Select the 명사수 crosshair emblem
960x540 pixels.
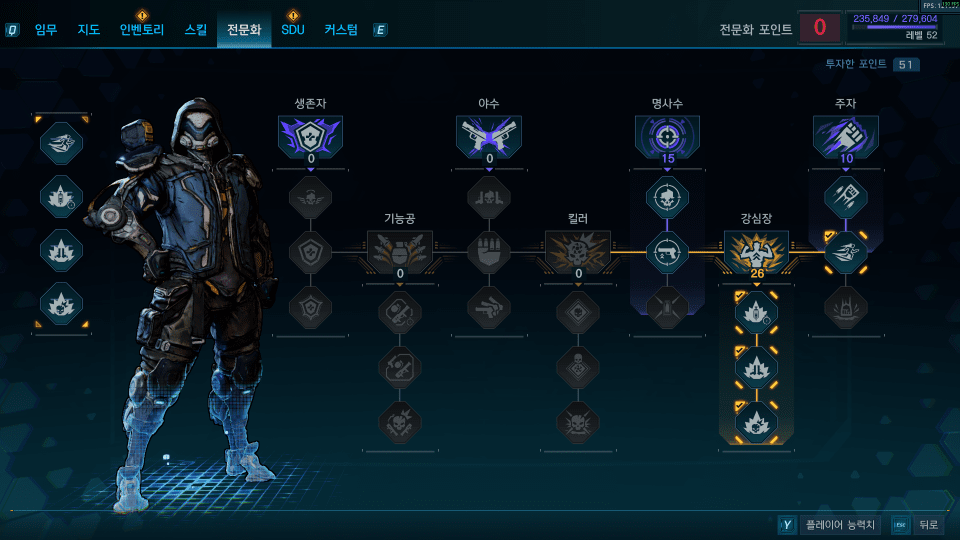(667, 137)
